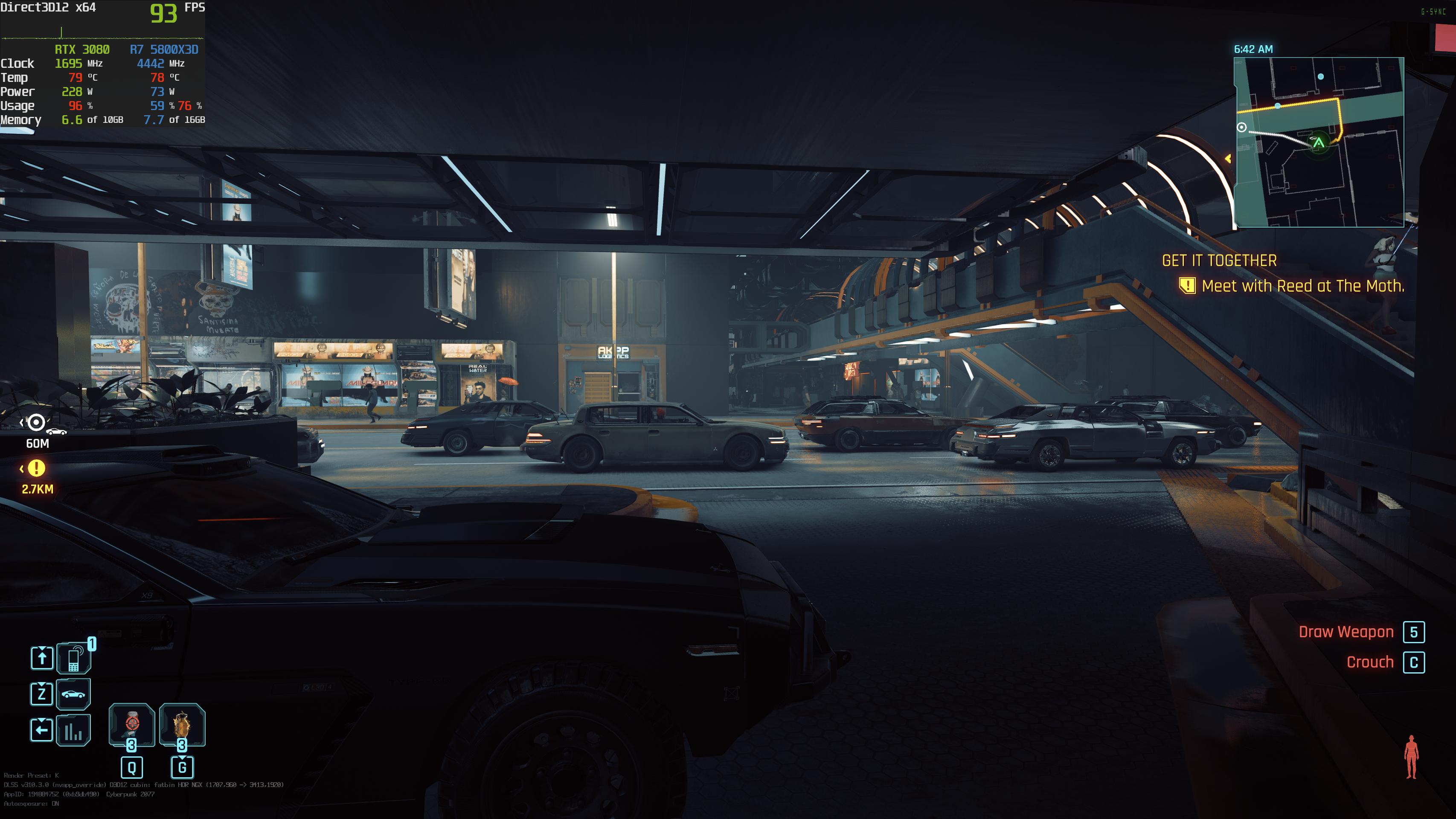Select the call vehicle car icon
Viewport: 1456px width, 819px height.
click(73, 694)
